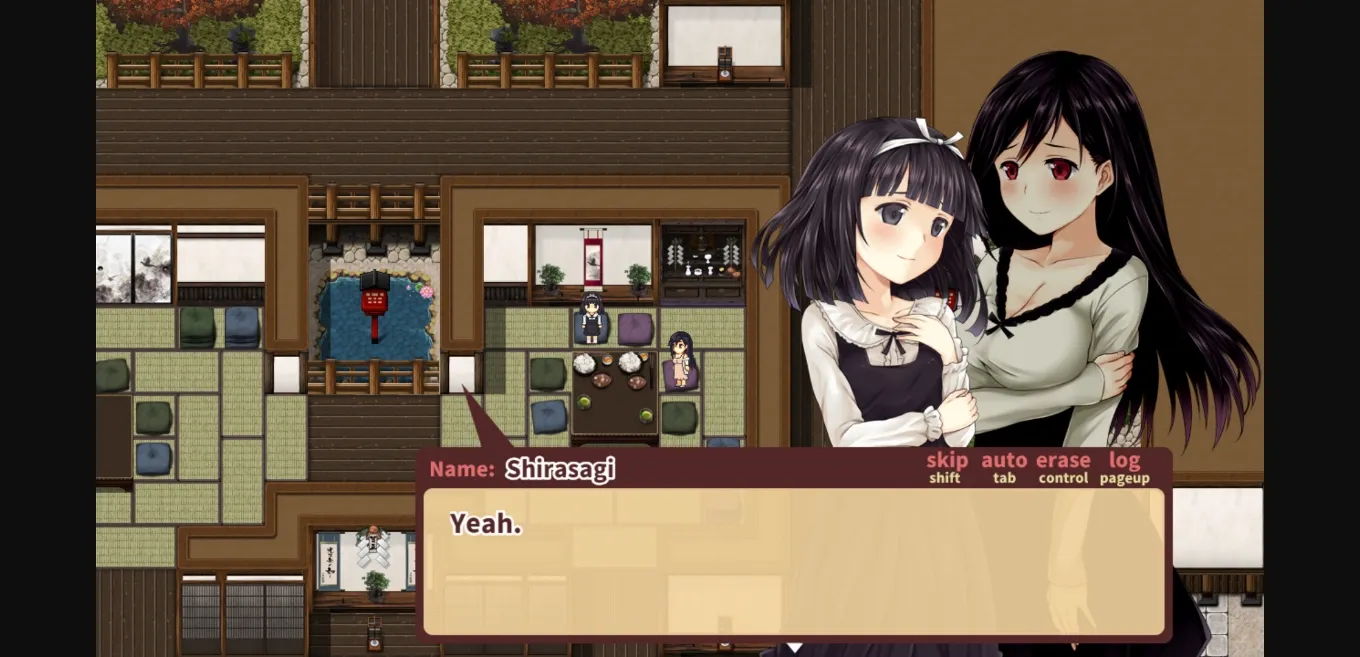Viewport: 1360px width, 657px height.
Task: Hide the text box with erase
Action: 1063,461
